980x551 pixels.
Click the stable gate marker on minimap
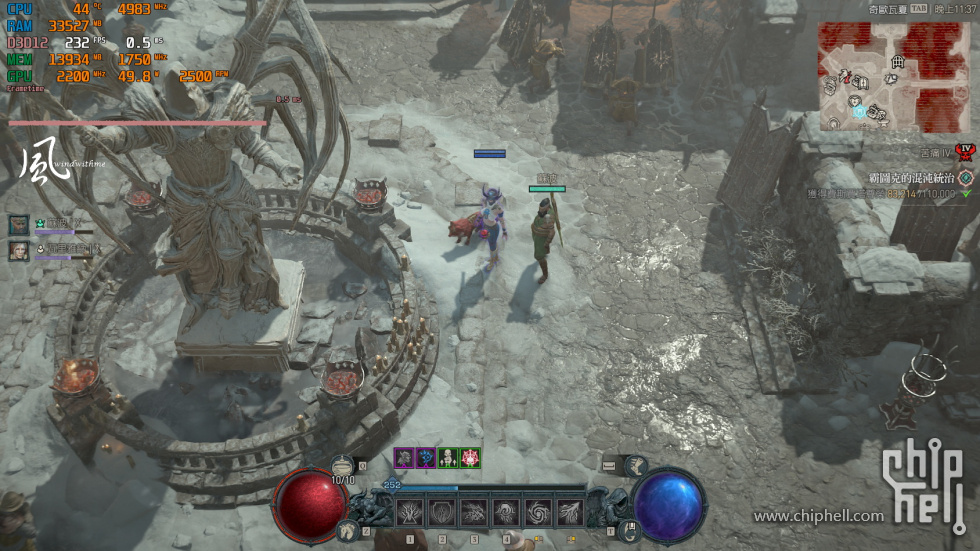897,62
